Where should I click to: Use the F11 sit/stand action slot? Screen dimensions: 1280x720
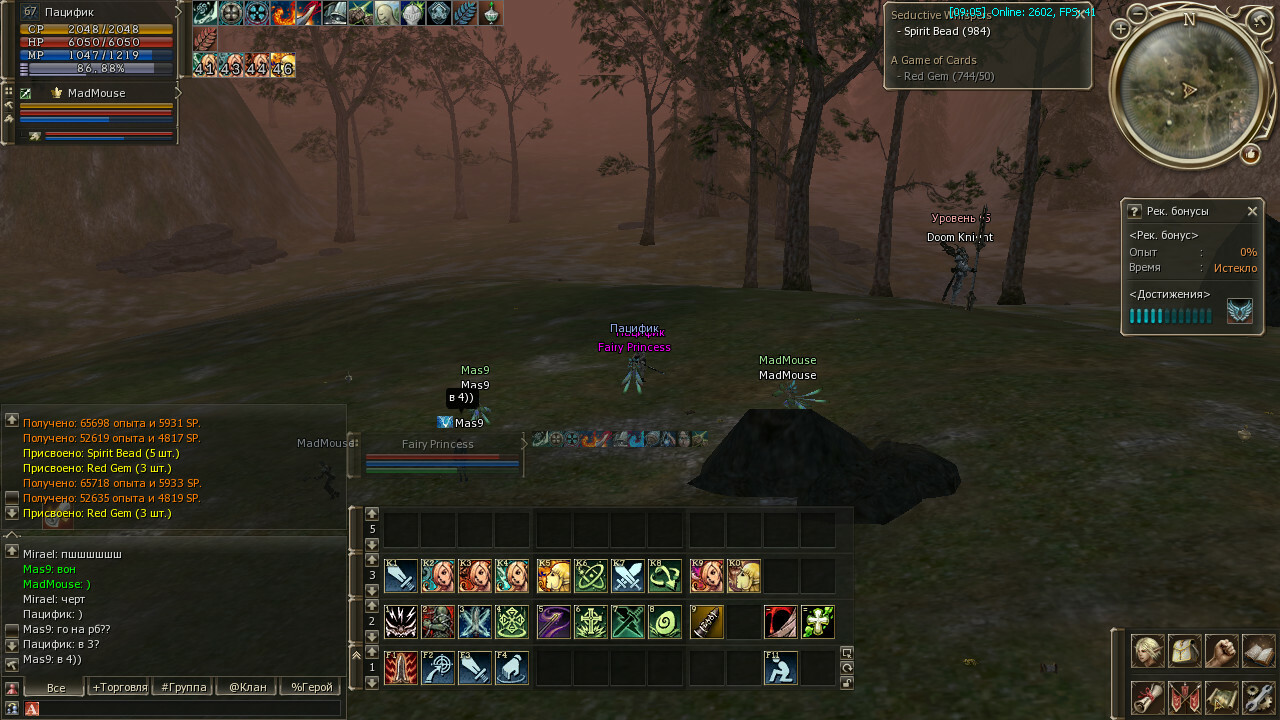click(781, 668)
